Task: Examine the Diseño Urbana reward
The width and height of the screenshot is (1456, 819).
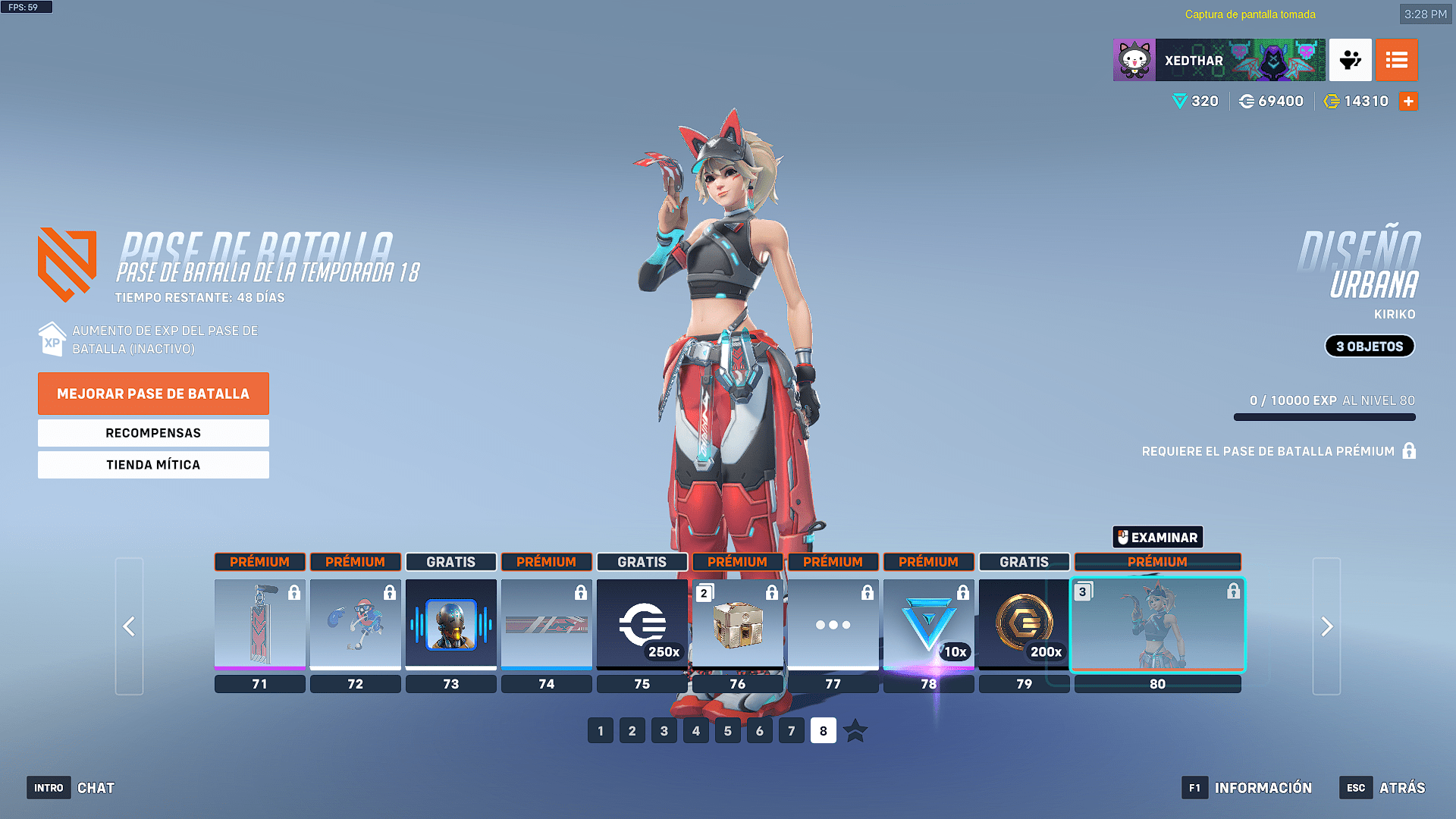Action: pyautogui.click(x=1157, y=538)
